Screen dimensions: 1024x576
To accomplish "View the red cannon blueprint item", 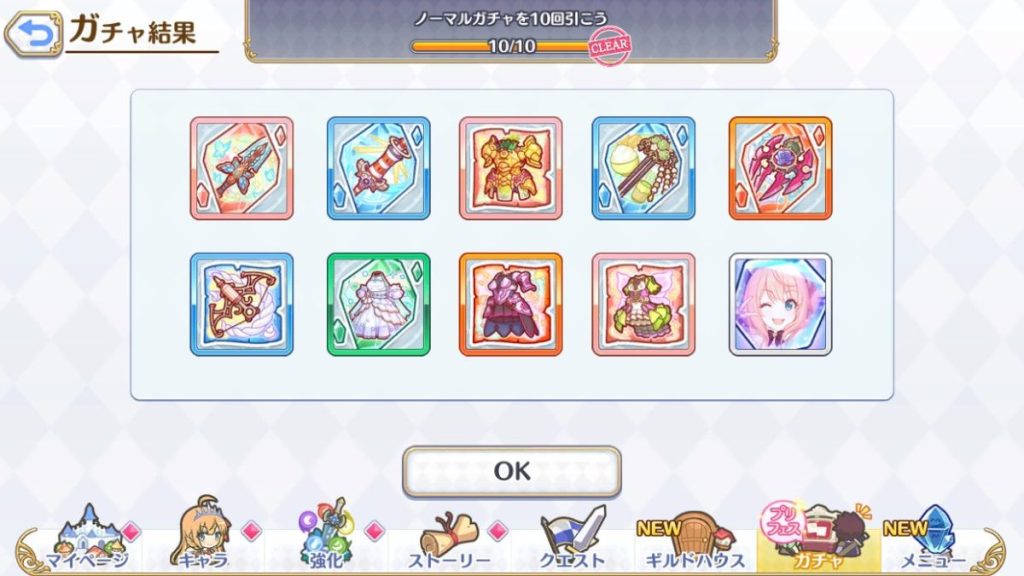I will tap(378, 168).
